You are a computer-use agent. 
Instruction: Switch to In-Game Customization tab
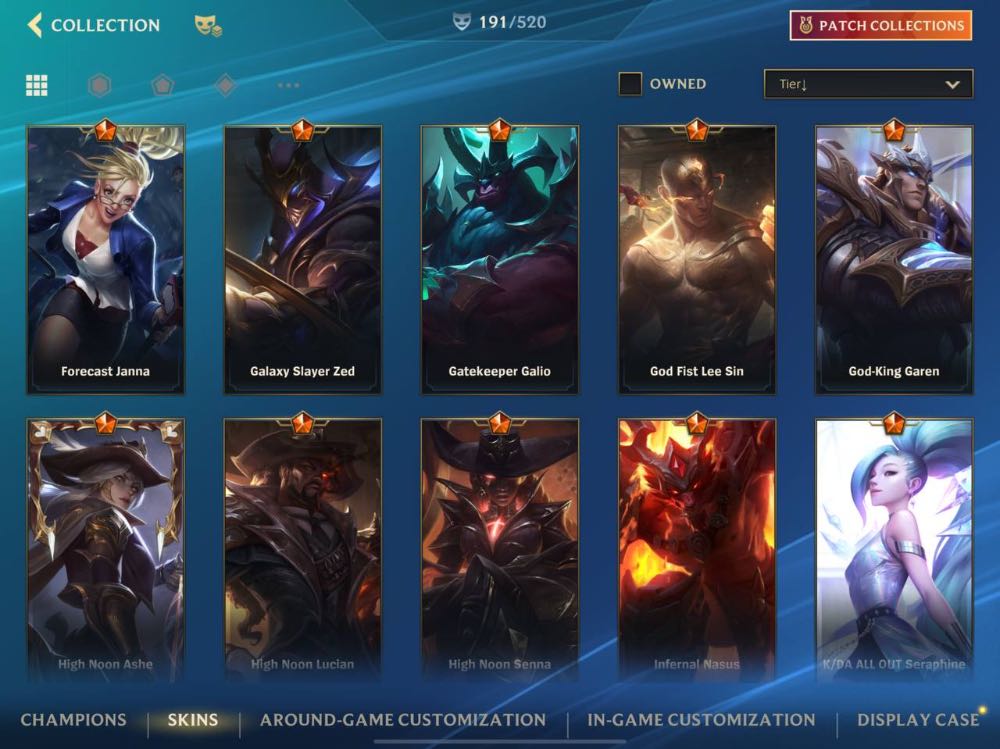(x=701, y=720)
